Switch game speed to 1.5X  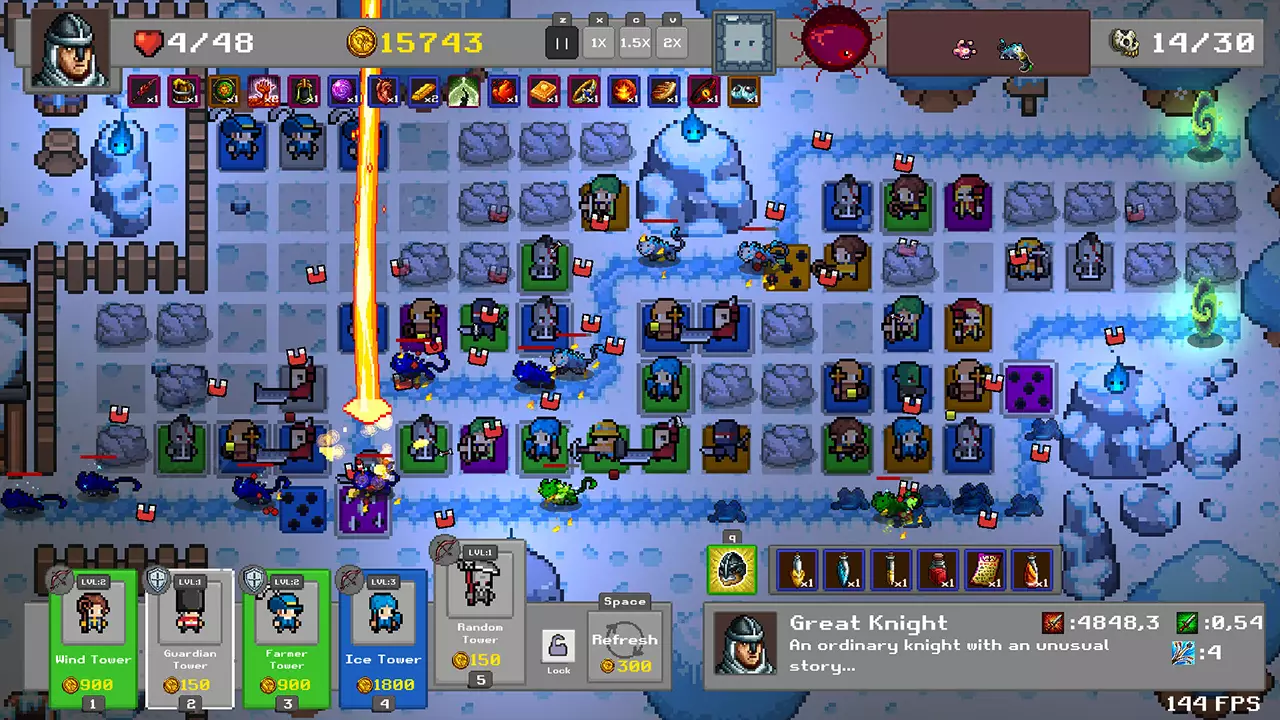(636, 42)
